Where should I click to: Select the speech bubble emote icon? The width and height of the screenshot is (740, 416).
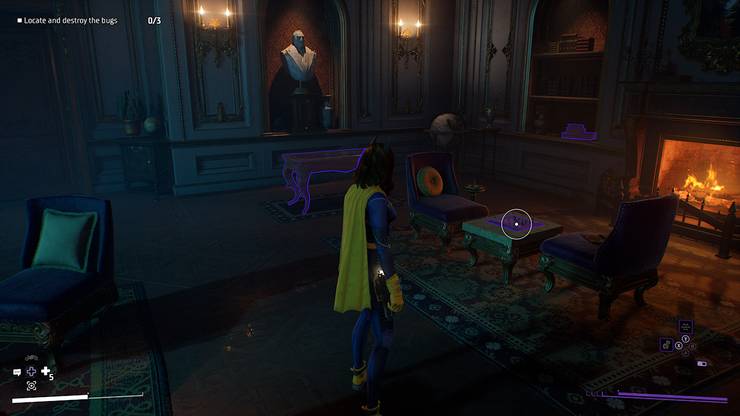pyautogui.click(x=17, y=372)
